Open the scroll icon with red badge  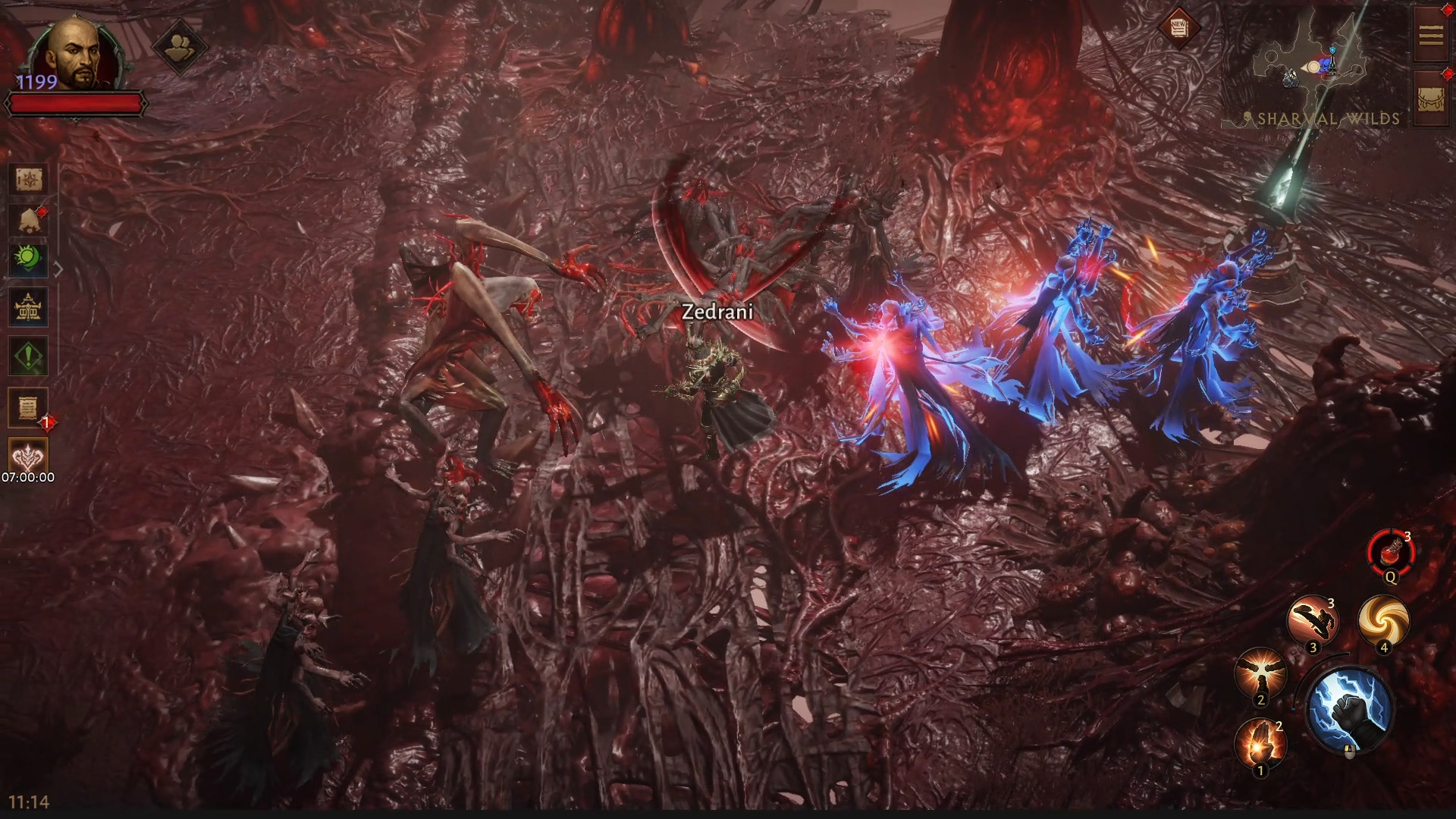[29, 409]
